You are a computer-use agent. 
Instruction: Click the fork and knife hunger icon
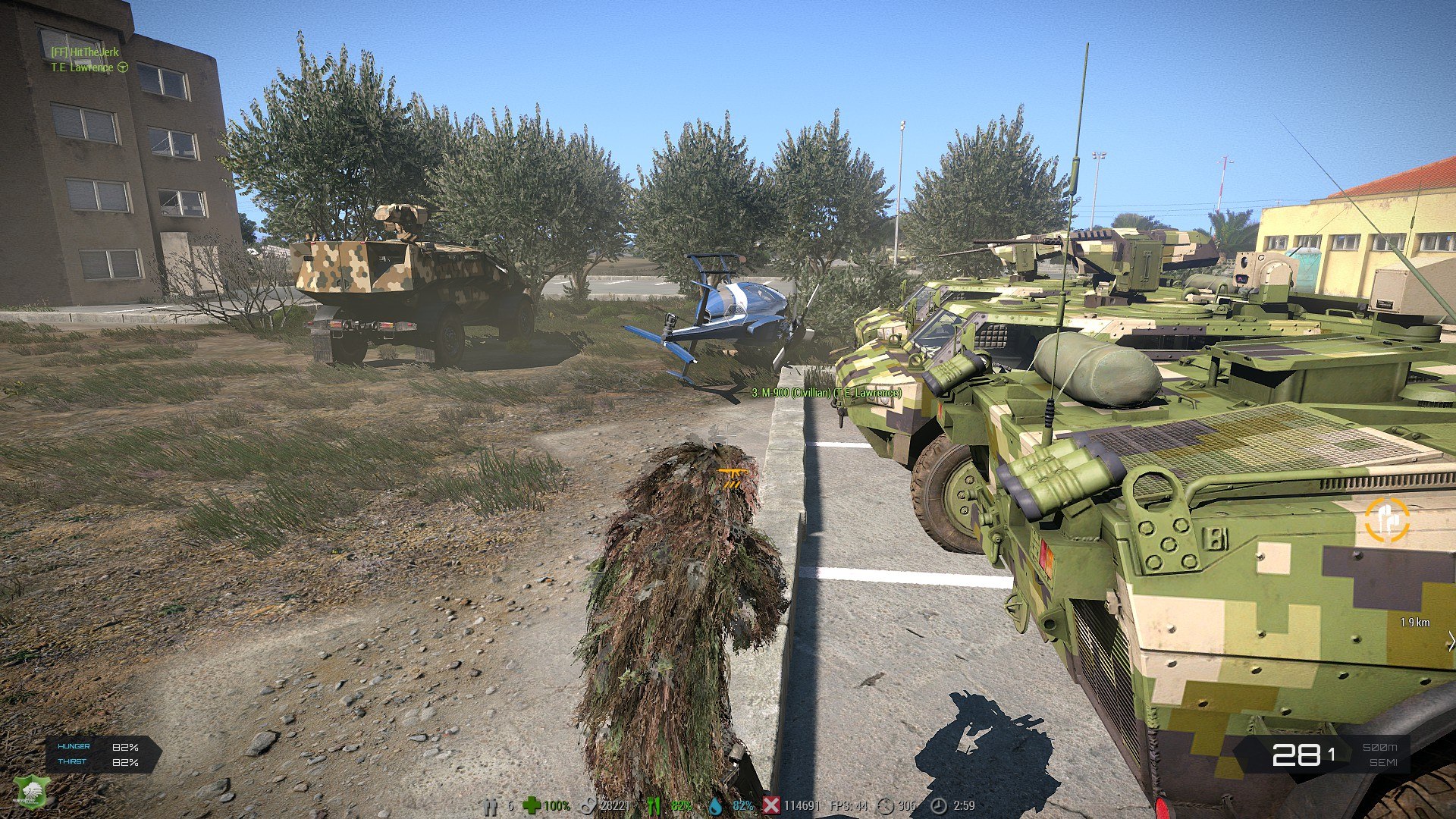653,805
